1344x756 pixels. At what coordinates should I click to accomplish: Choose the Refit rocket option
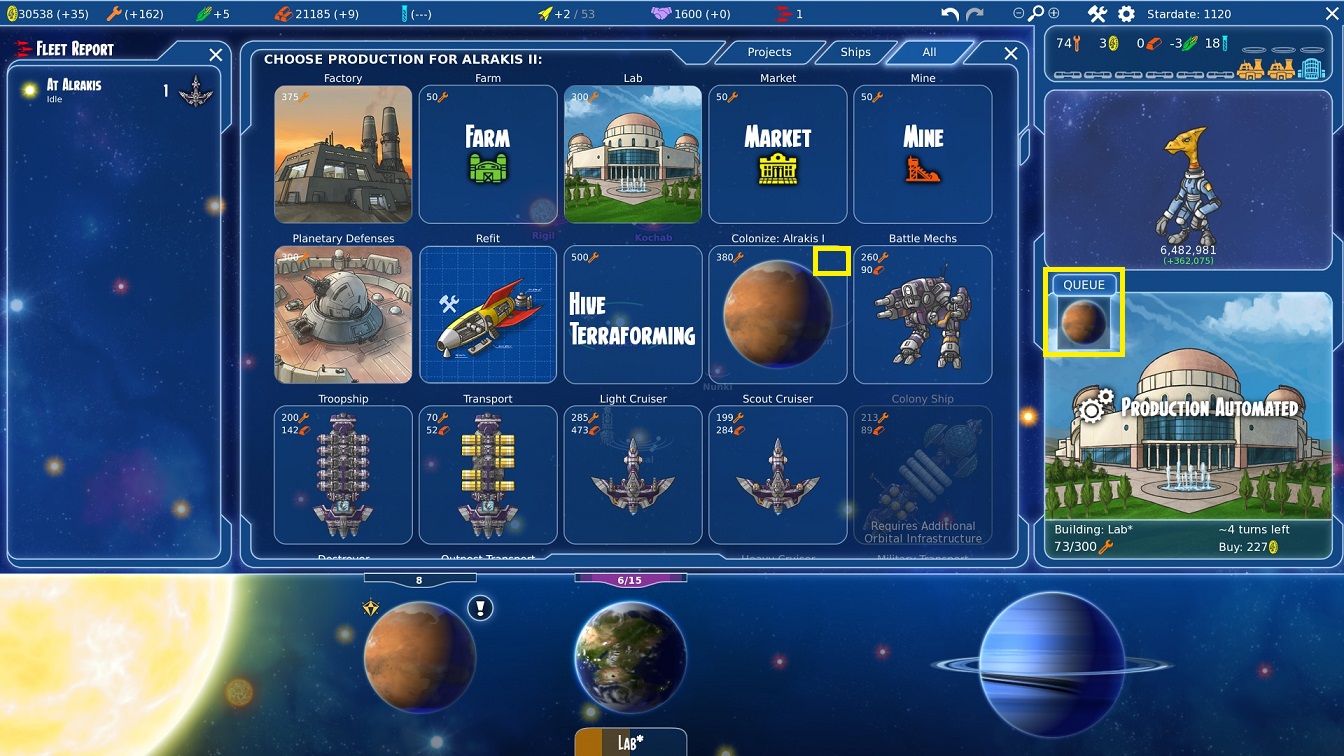tap(488, 314)
